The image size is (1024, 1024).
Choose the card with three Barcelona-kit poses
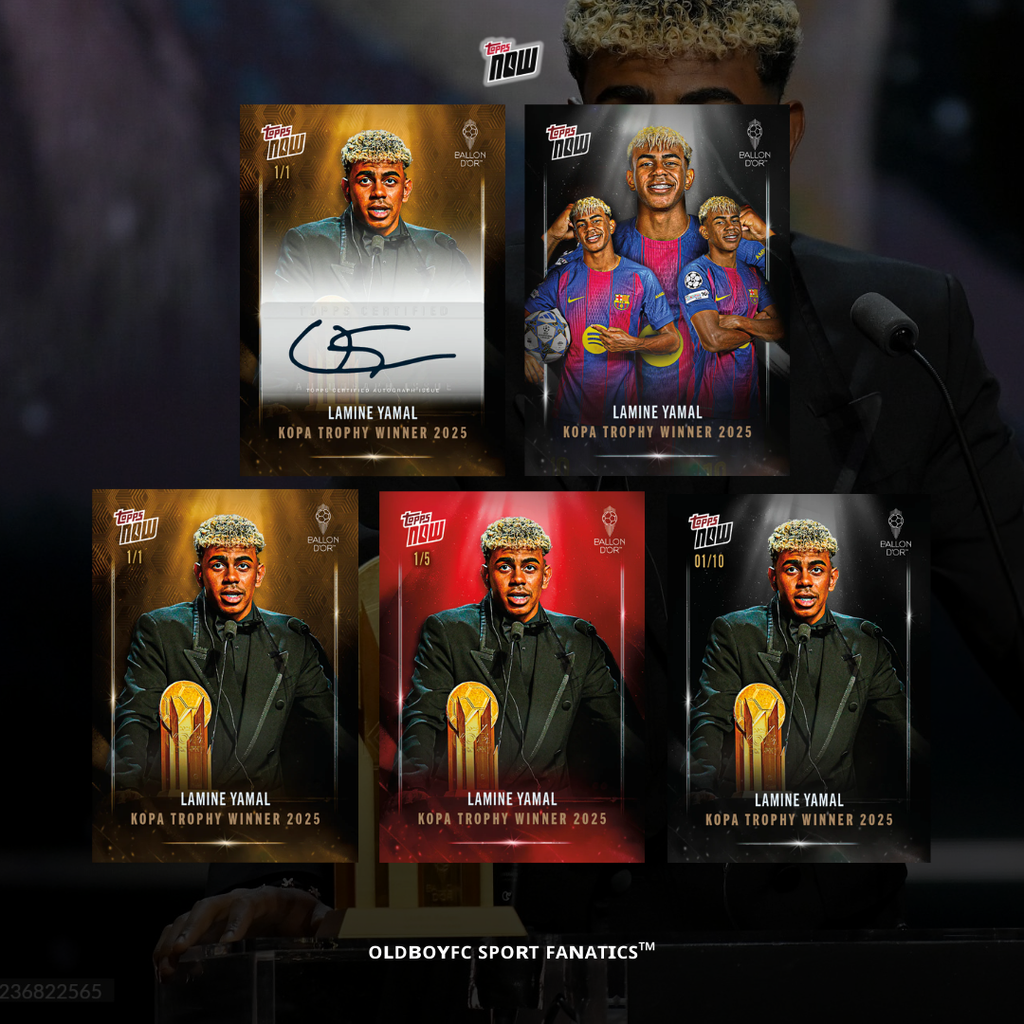tap(656, 290)
